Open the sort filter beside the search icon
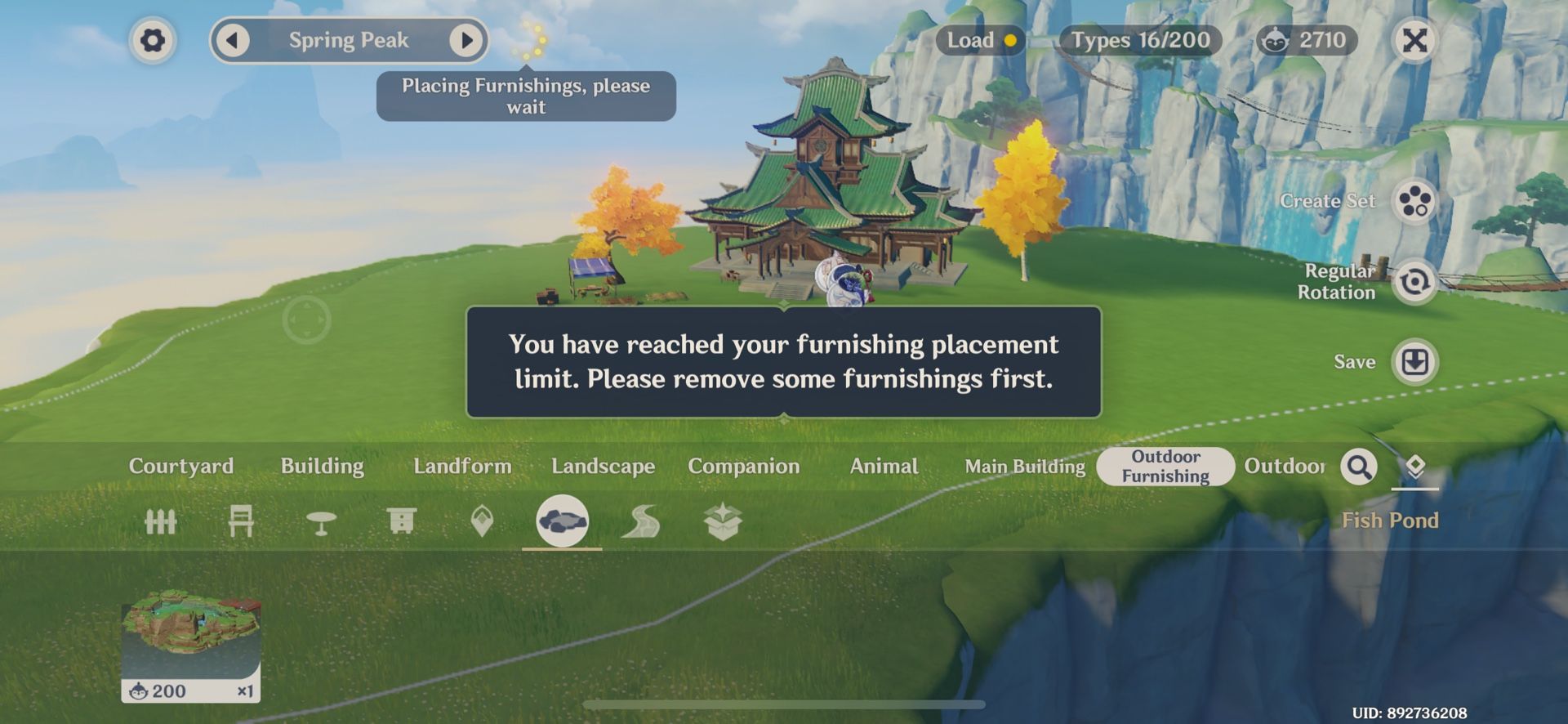This screenshot has width=1568, height=724. pos(1417,467)
